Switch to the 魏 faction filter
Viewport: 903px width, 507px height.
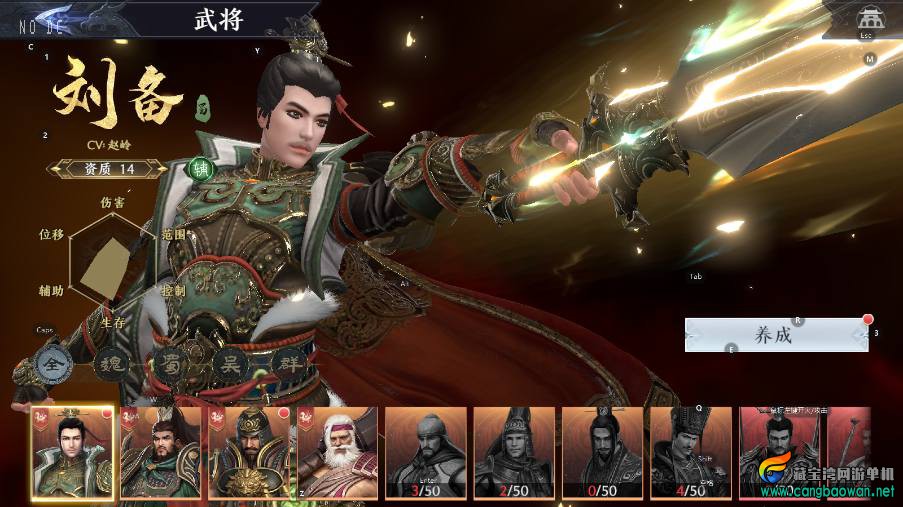coord(109,364)
